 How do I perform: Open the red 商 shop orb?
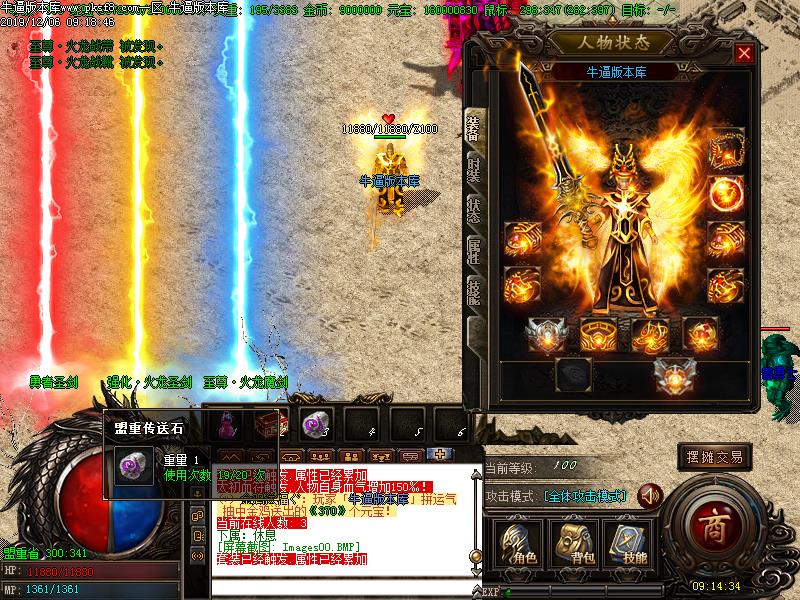pyautogui.click(x=714, y=527)
